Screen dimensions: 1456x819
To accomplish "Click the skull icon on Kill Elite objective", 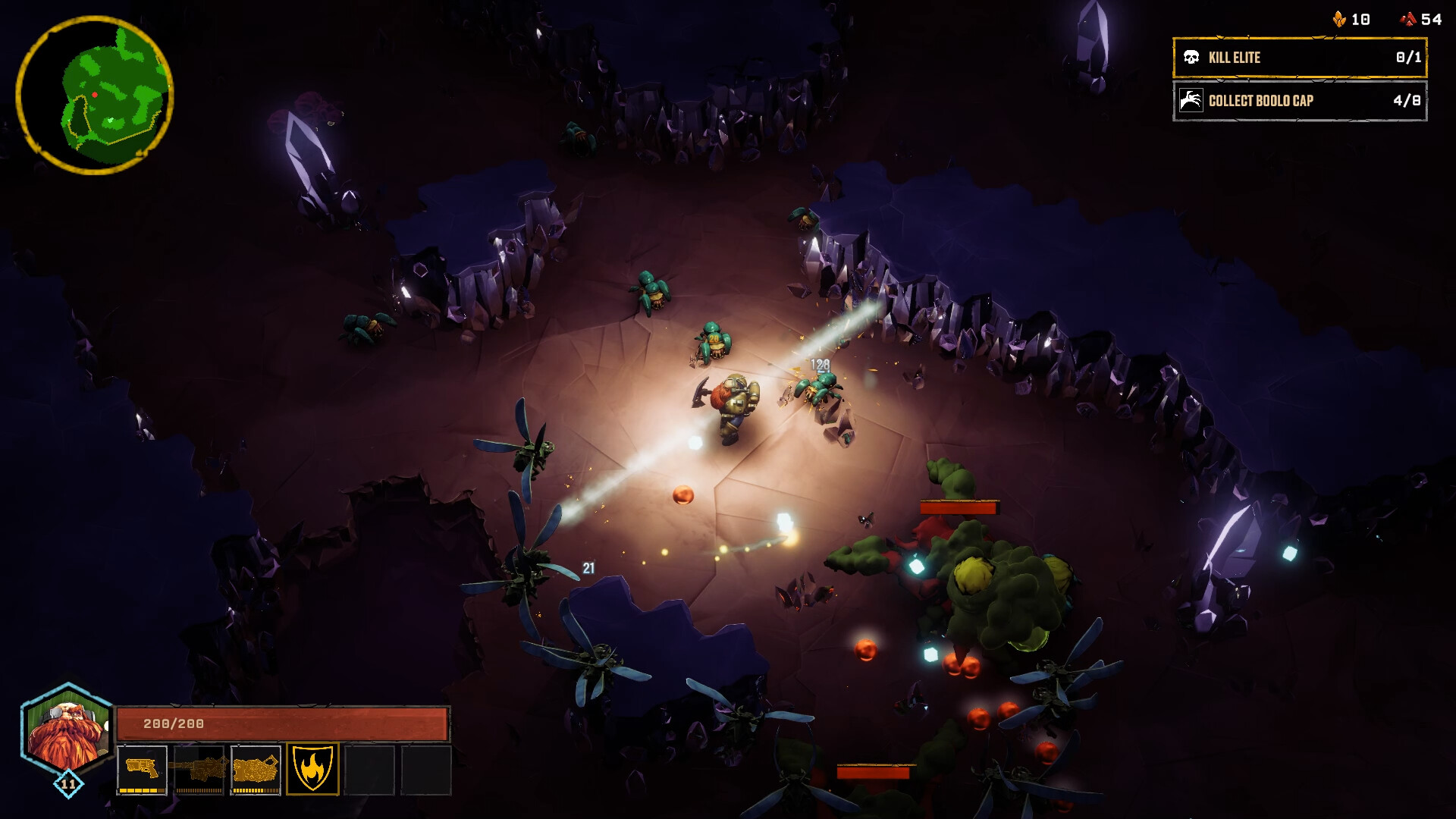I will click(1192, 55).
